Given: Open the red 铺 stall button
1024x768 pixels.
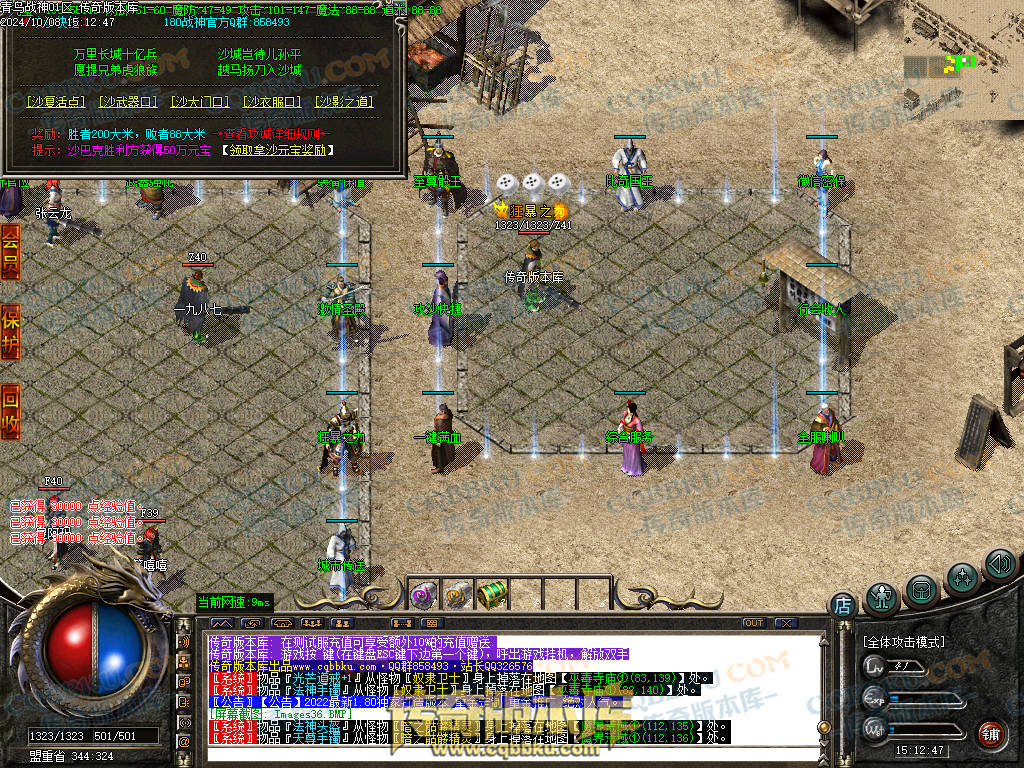Looking at the screenshot, I should point(991,735).
